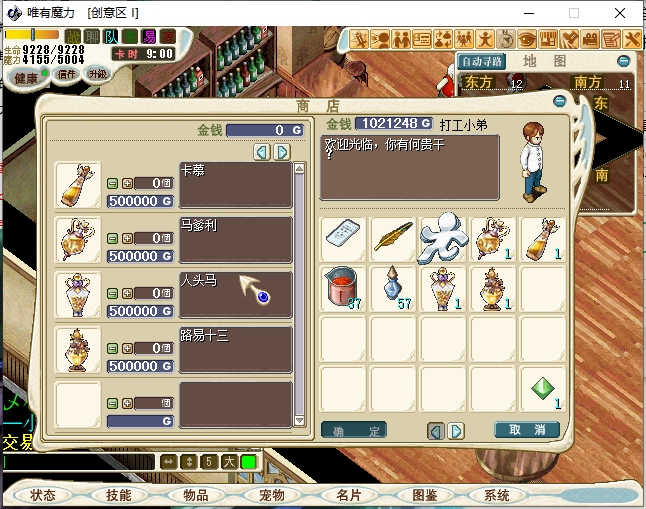Open the 宠物 pets menu
This screenshot has width=646, height=509.
[272, 495]
